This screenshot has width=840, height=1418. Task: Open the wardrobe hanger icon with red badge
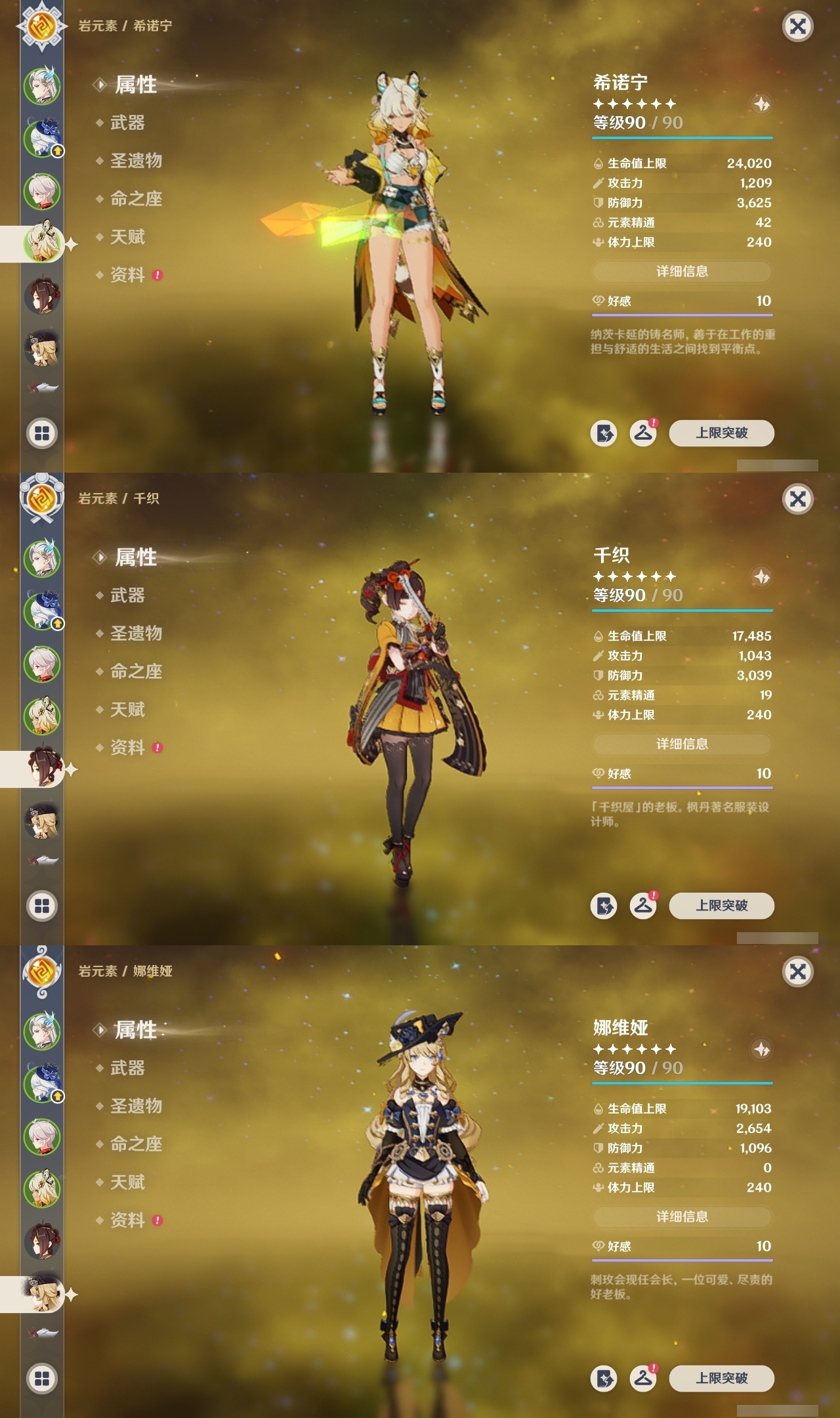click(645, 433)
